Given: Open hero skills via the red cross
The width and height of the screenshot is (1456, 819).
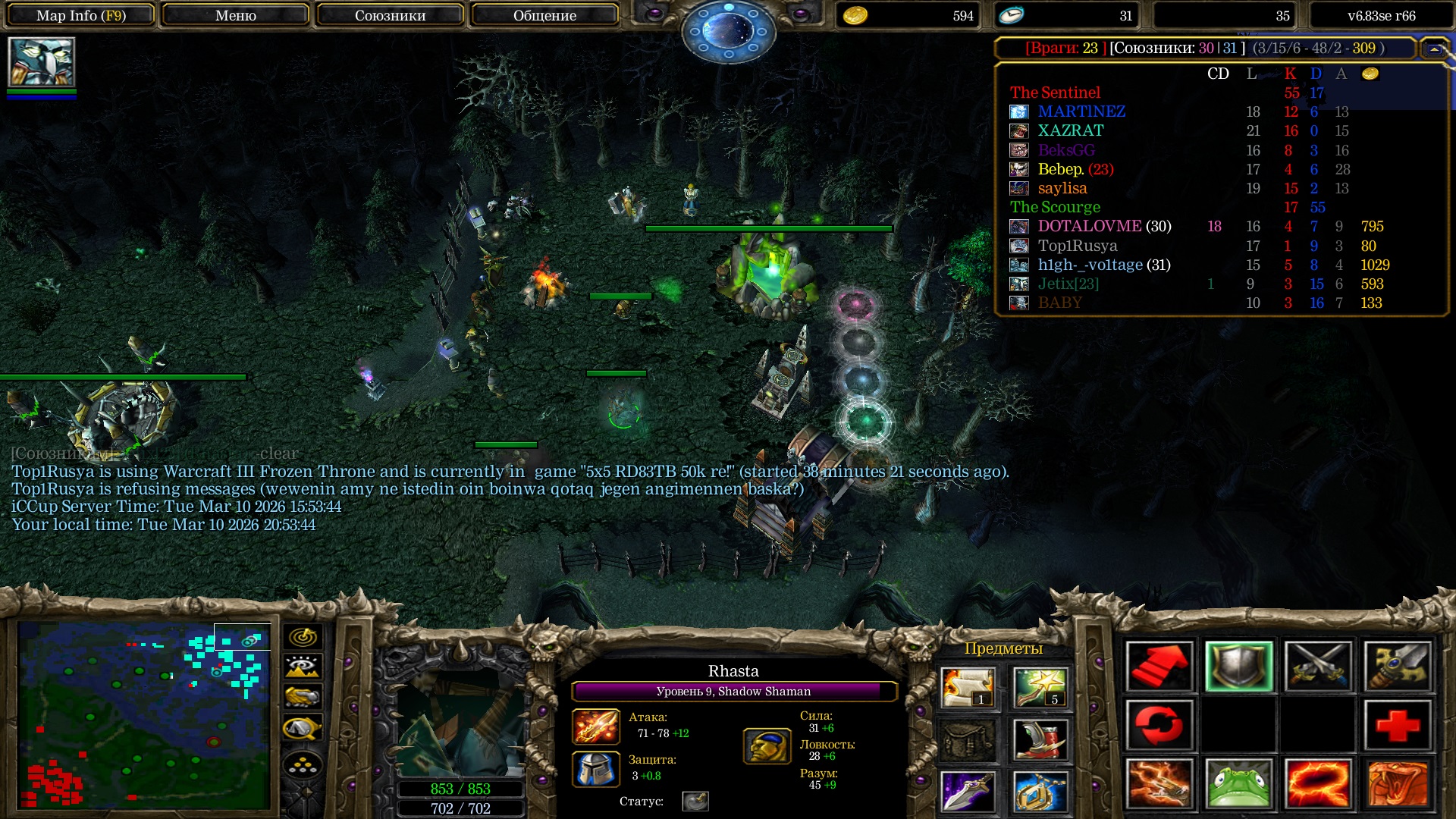Looking at the screenshot, I should (x=1398, y=725).
